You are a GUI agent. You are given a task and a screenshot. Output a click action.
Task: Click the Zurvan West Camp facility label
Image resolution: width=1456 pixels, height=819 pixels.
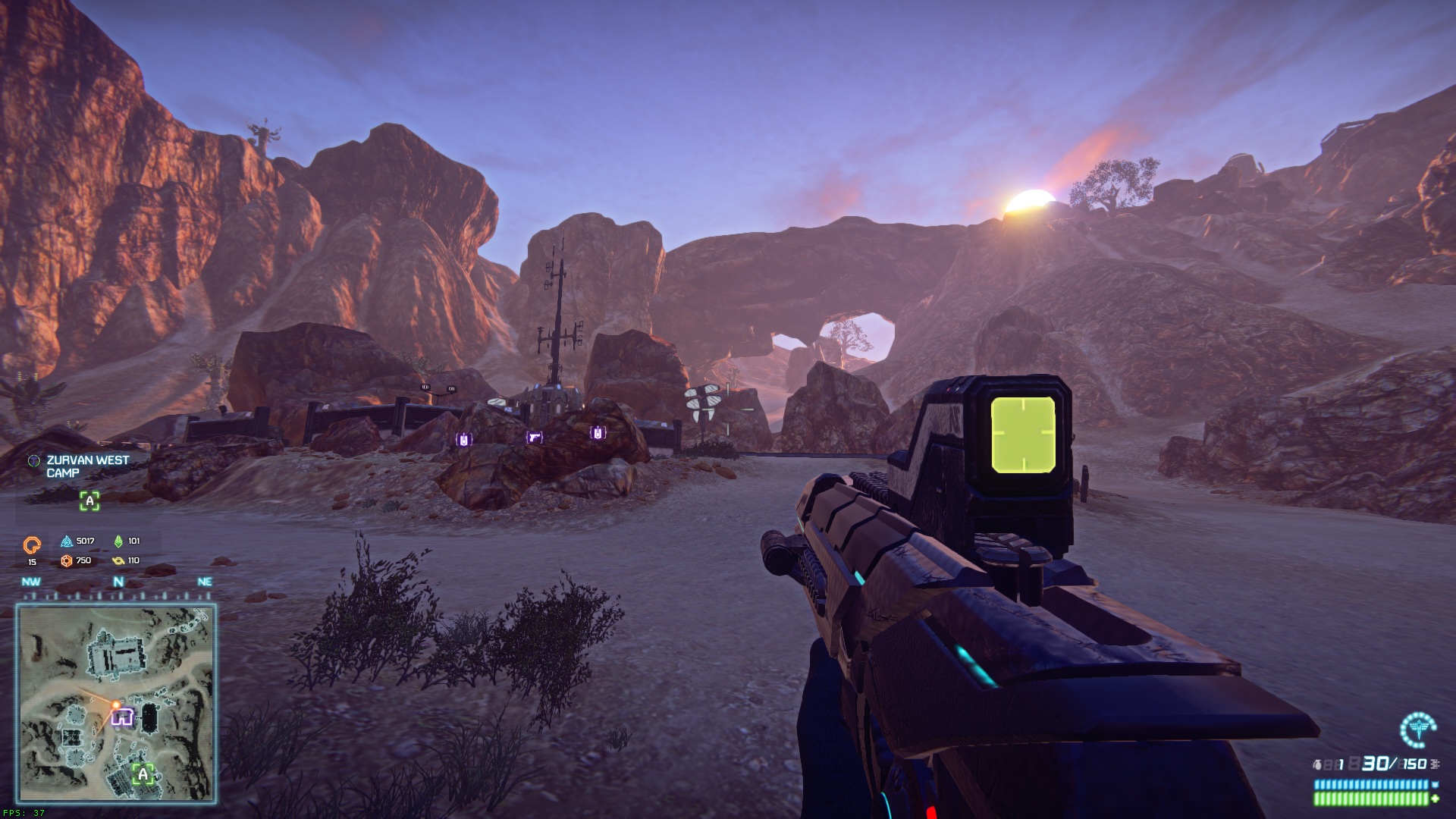(87, 466)
